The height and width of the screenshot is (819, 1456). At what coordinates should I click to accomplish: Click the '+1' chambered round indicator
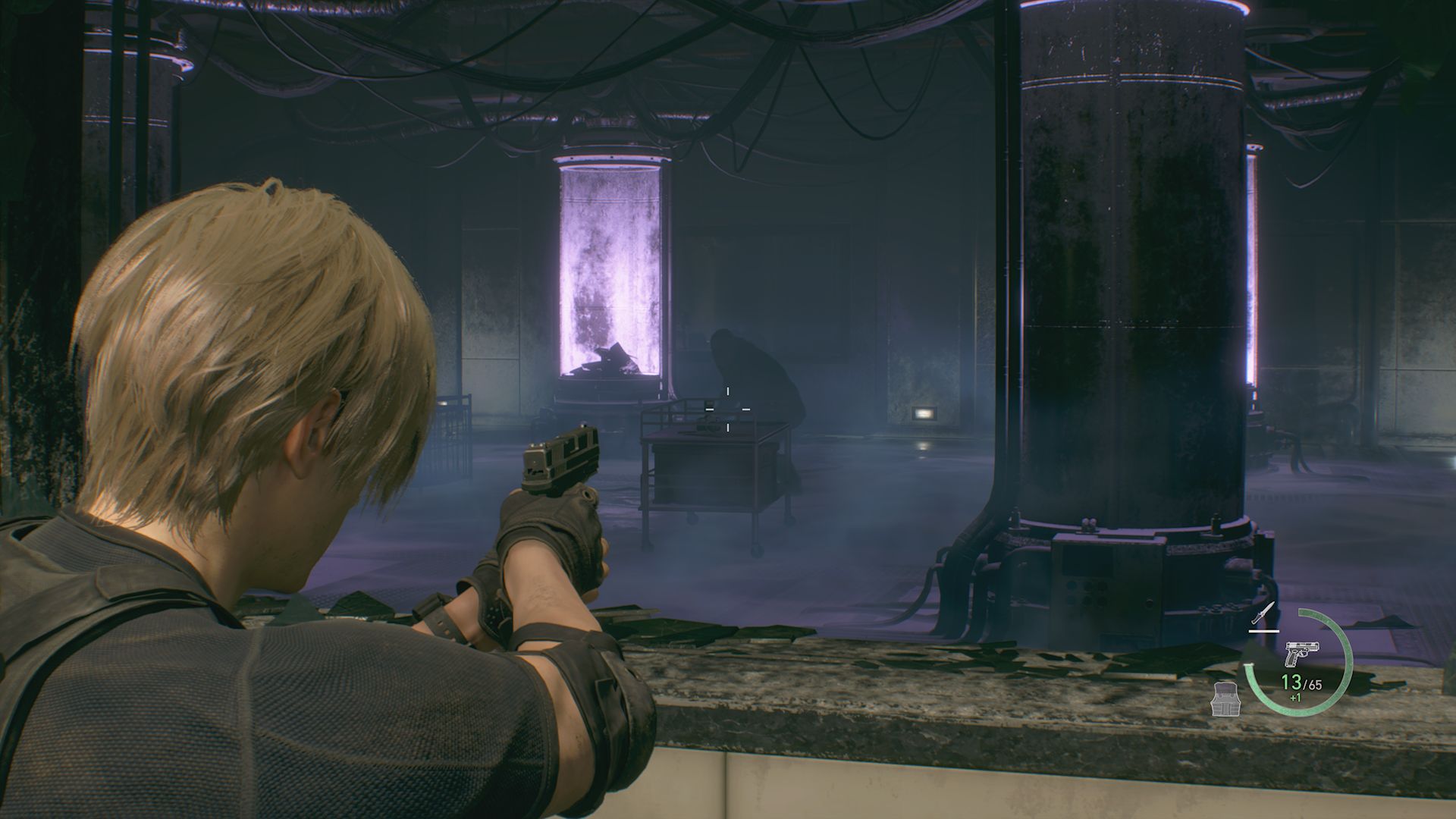coord(1294,698)
